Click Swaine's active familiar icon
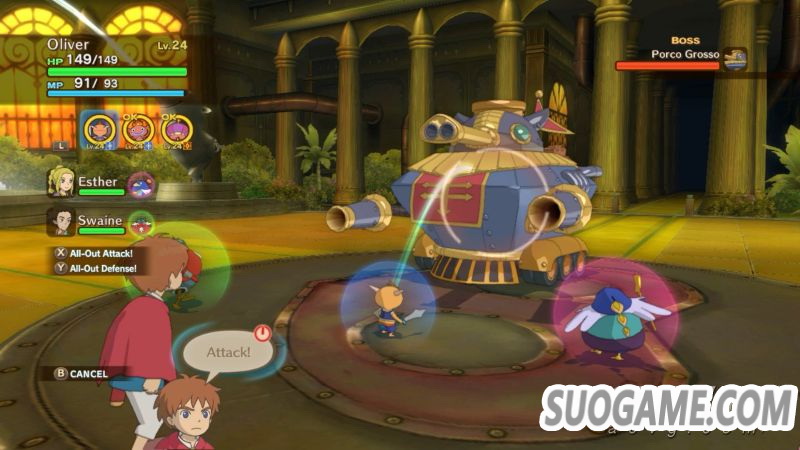800x450 pixels. click(143, 223)
